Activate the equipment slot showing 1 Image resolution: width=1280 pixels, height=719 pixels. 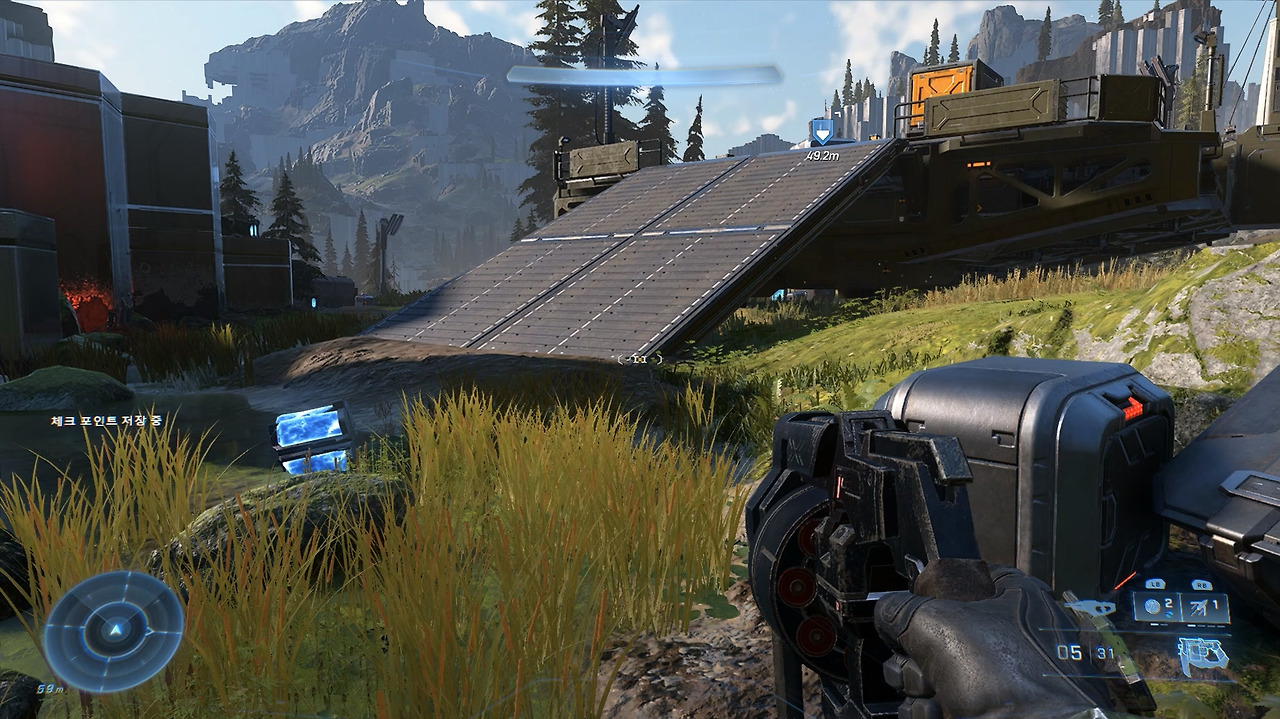[1205, 607]
